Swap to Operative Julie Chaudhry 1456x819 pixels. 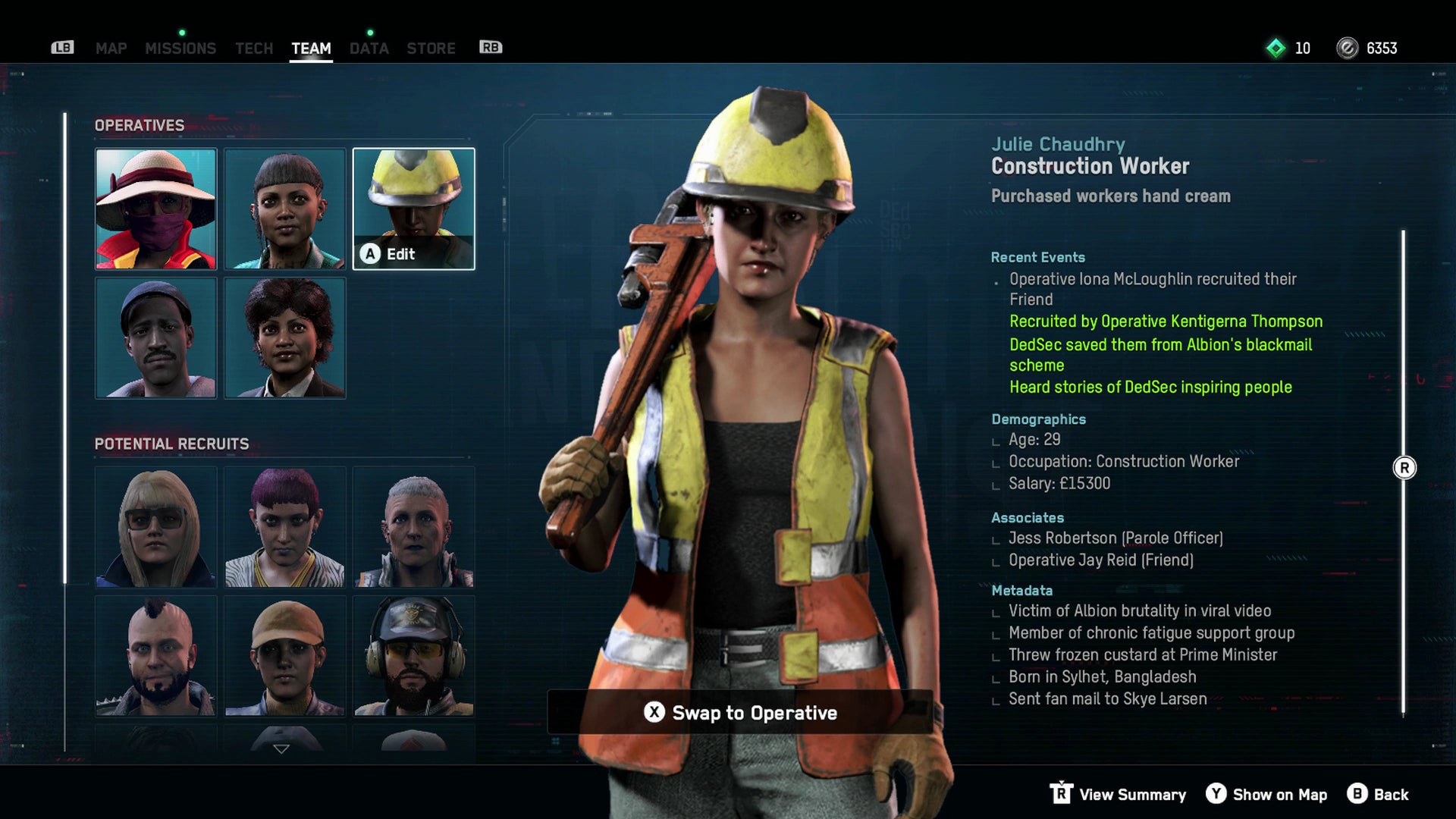(740, 713)
